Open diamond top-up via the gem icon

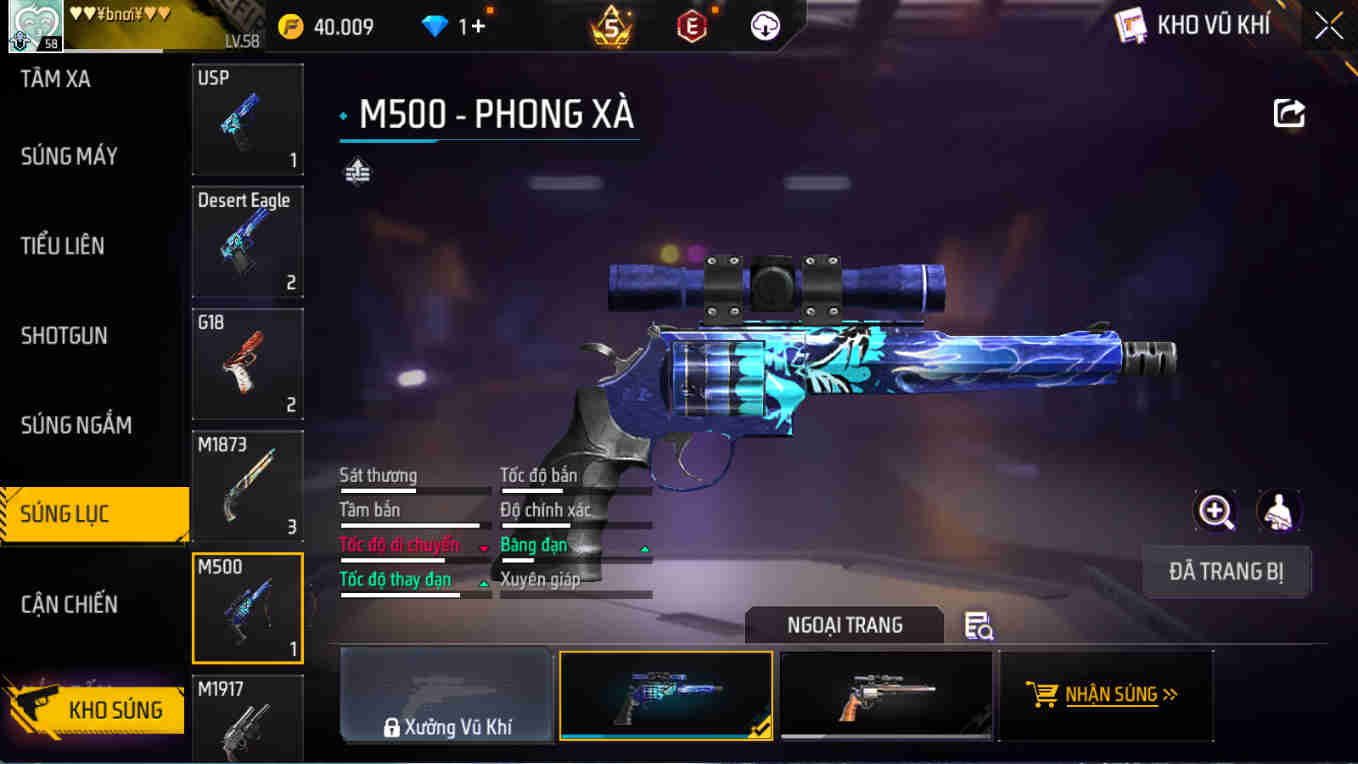tap(434, 27)
